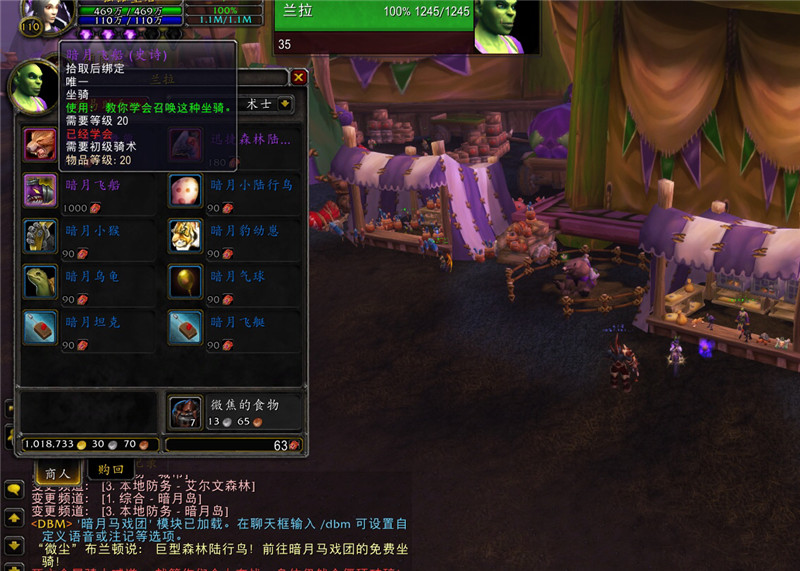Select the 暗月坦克 item

pyautogui.click(x=41, y=328)
